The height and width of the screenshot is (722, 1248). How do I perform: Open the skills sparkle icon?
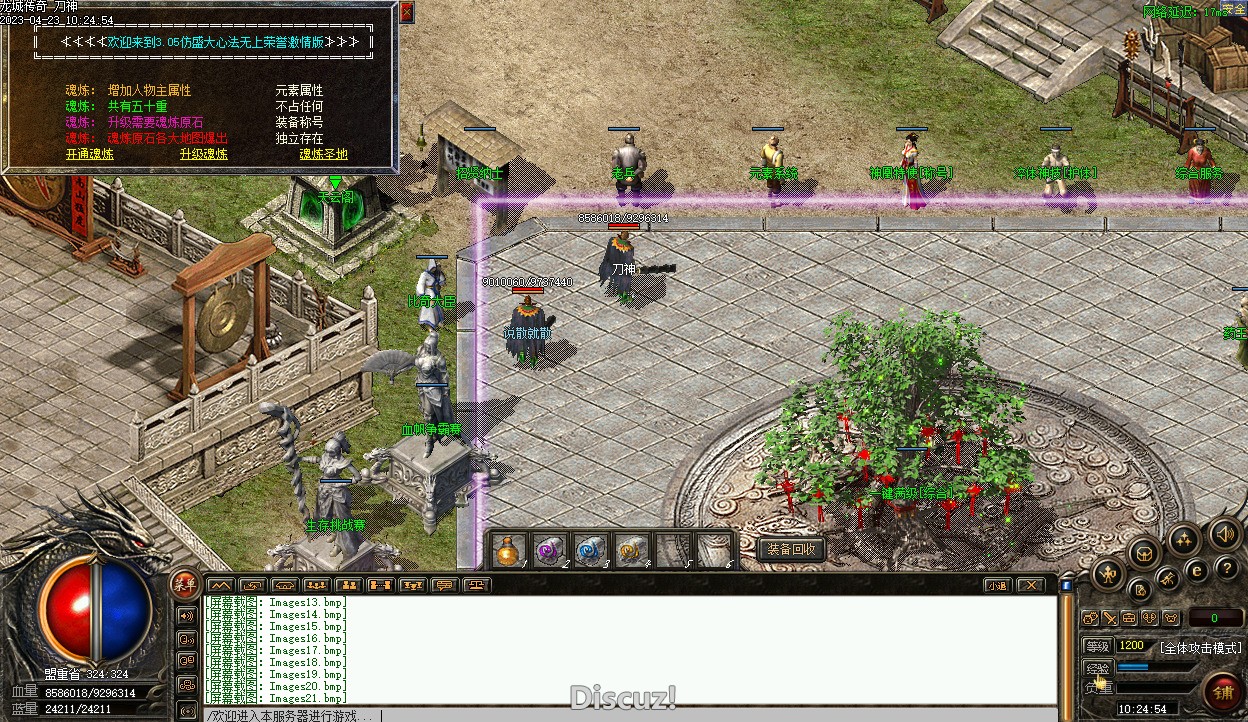(x=1183, y=541)
